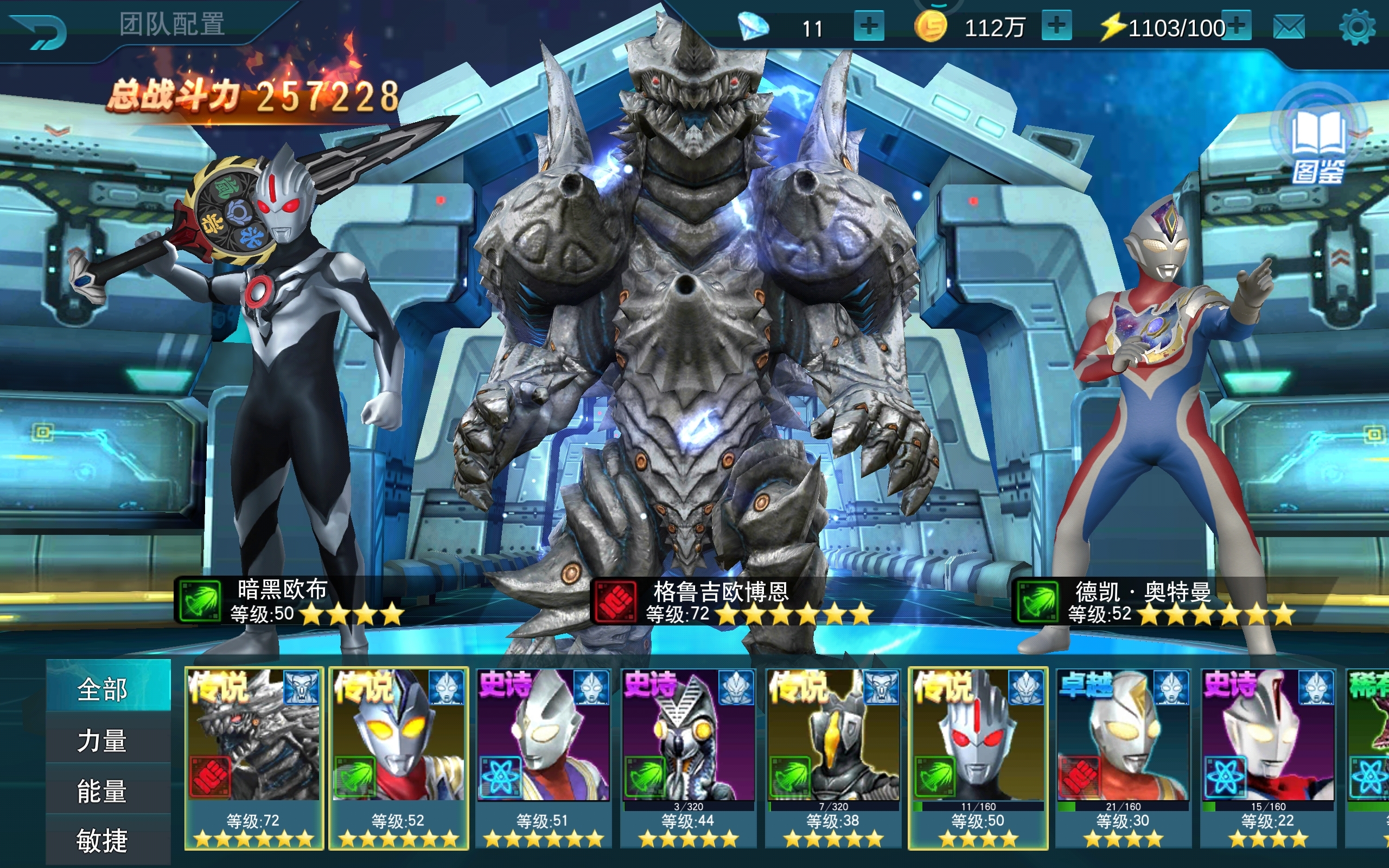Select the level 72 monster hero card
The image size is (1389, 868).
(x=254, y=757)
